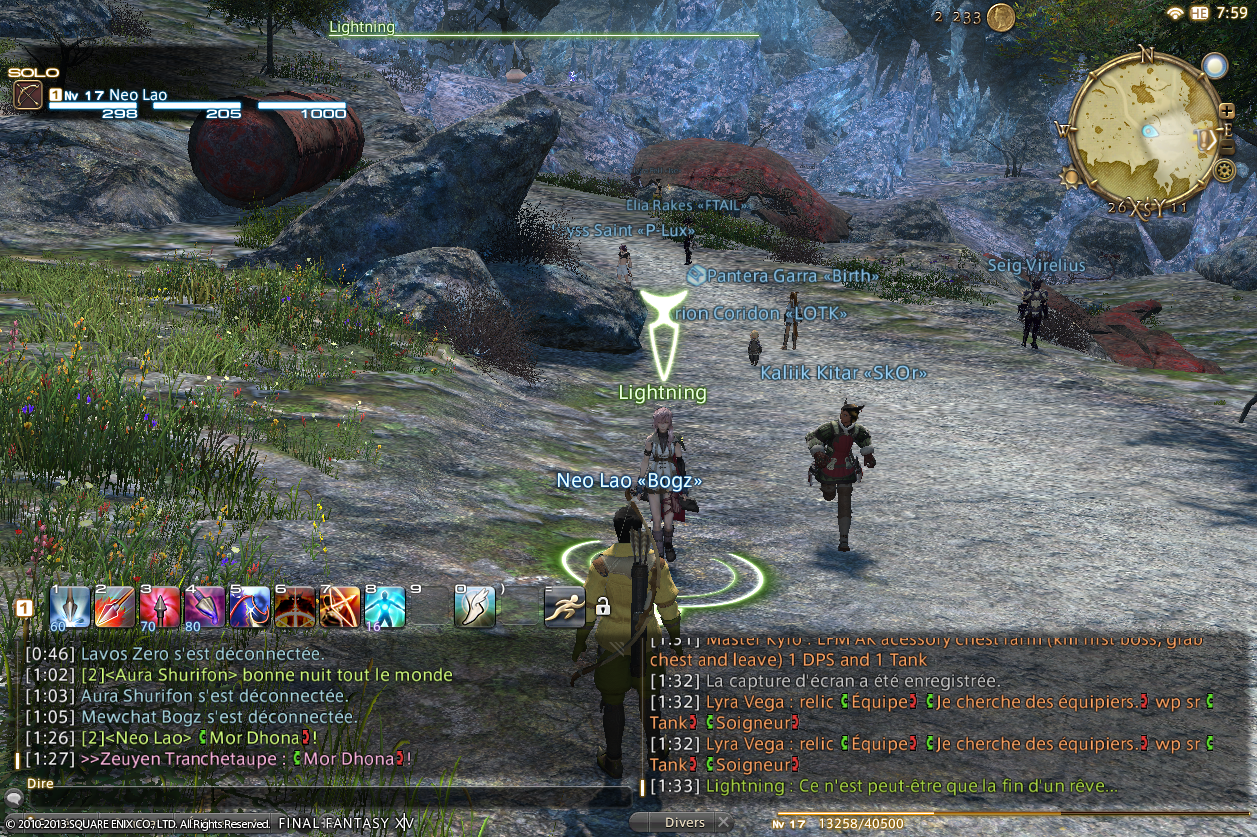Use the winged boot ability in slot 0
This screenshot has height=837, width=1257.
click(x=475, y=607)
